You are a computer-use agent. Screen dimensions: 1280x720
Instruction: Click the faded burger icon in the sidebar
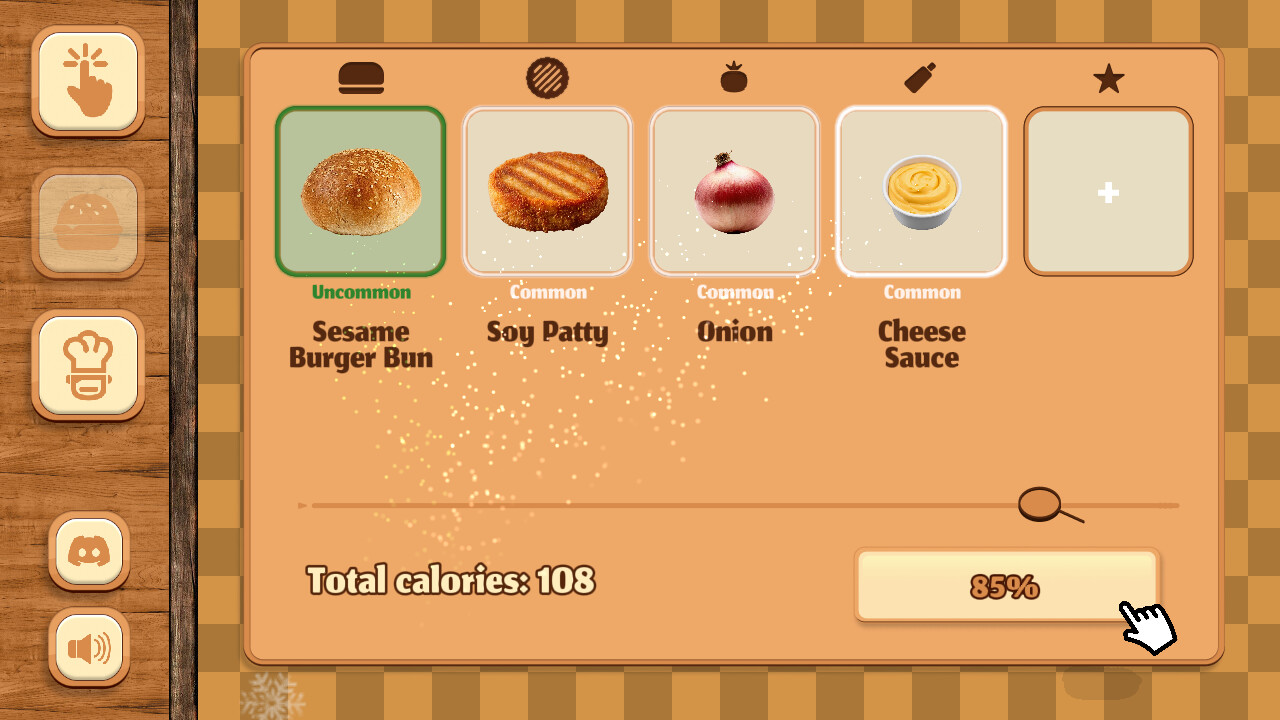[88, 224]
